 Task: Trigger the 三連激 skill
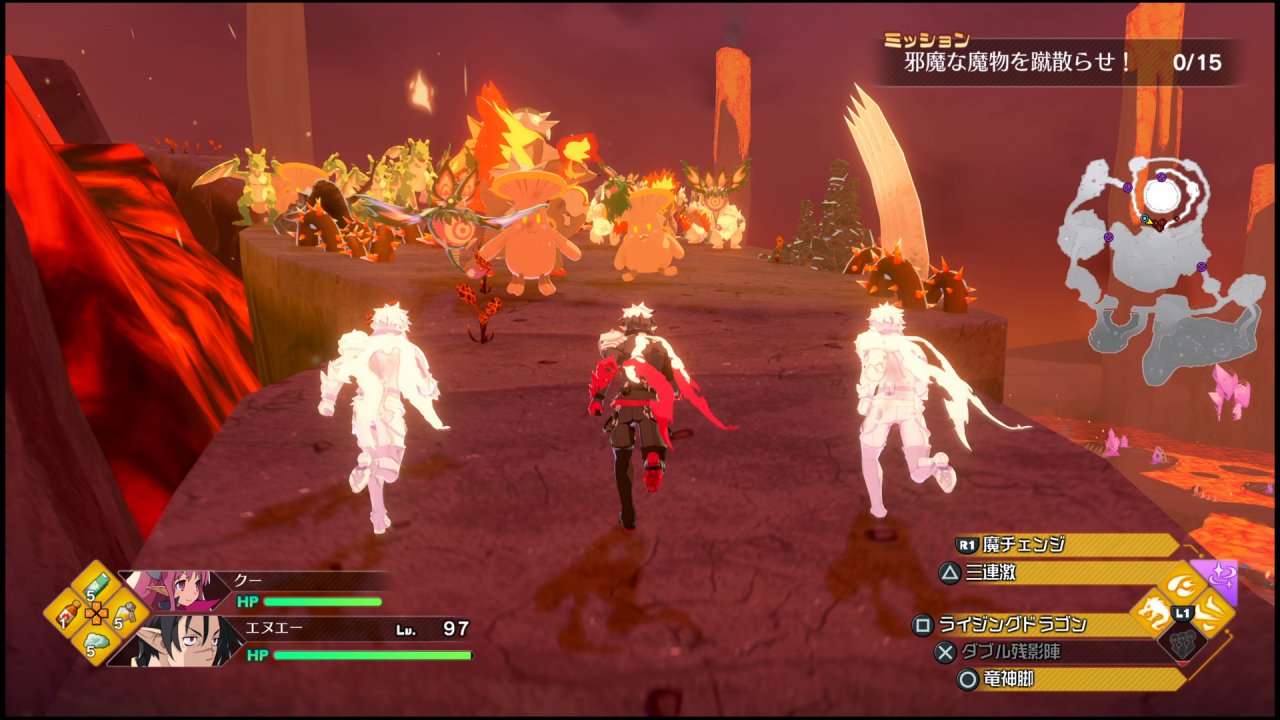[1060, 573]
